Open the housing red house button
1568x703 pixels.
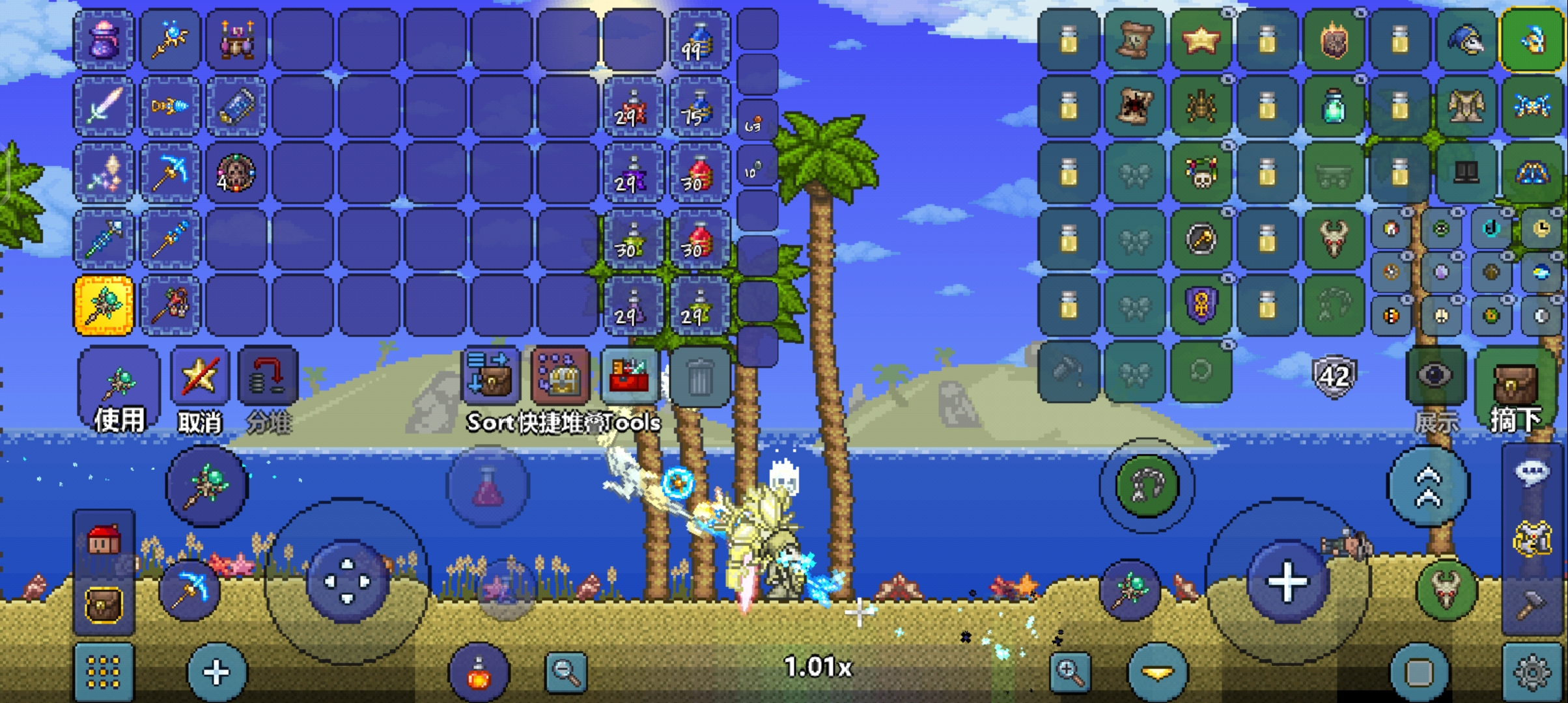[x=104, y=540]
